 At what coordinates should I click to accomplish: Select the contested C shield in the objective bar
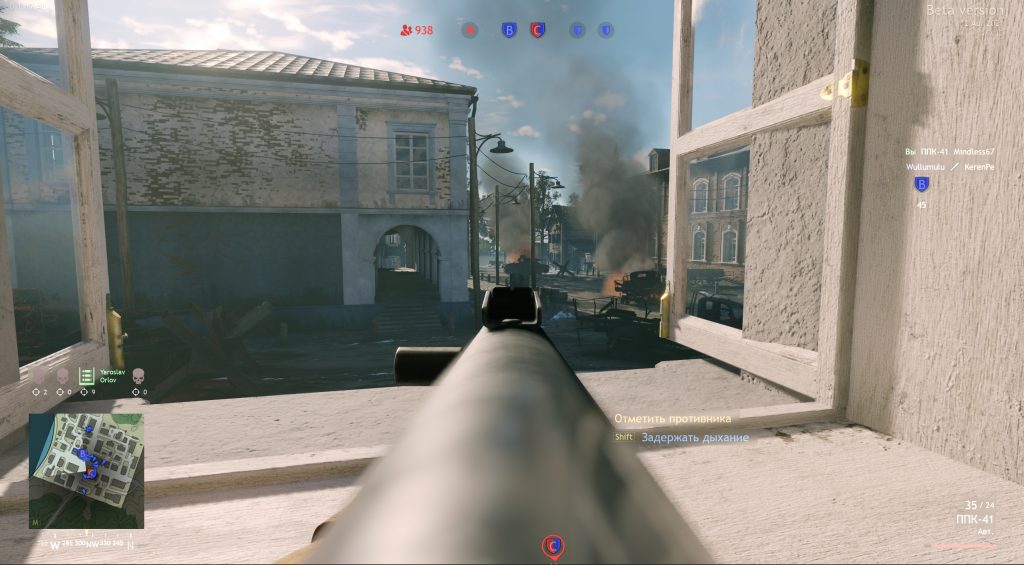pyautogui.click(x=537, y=31)
